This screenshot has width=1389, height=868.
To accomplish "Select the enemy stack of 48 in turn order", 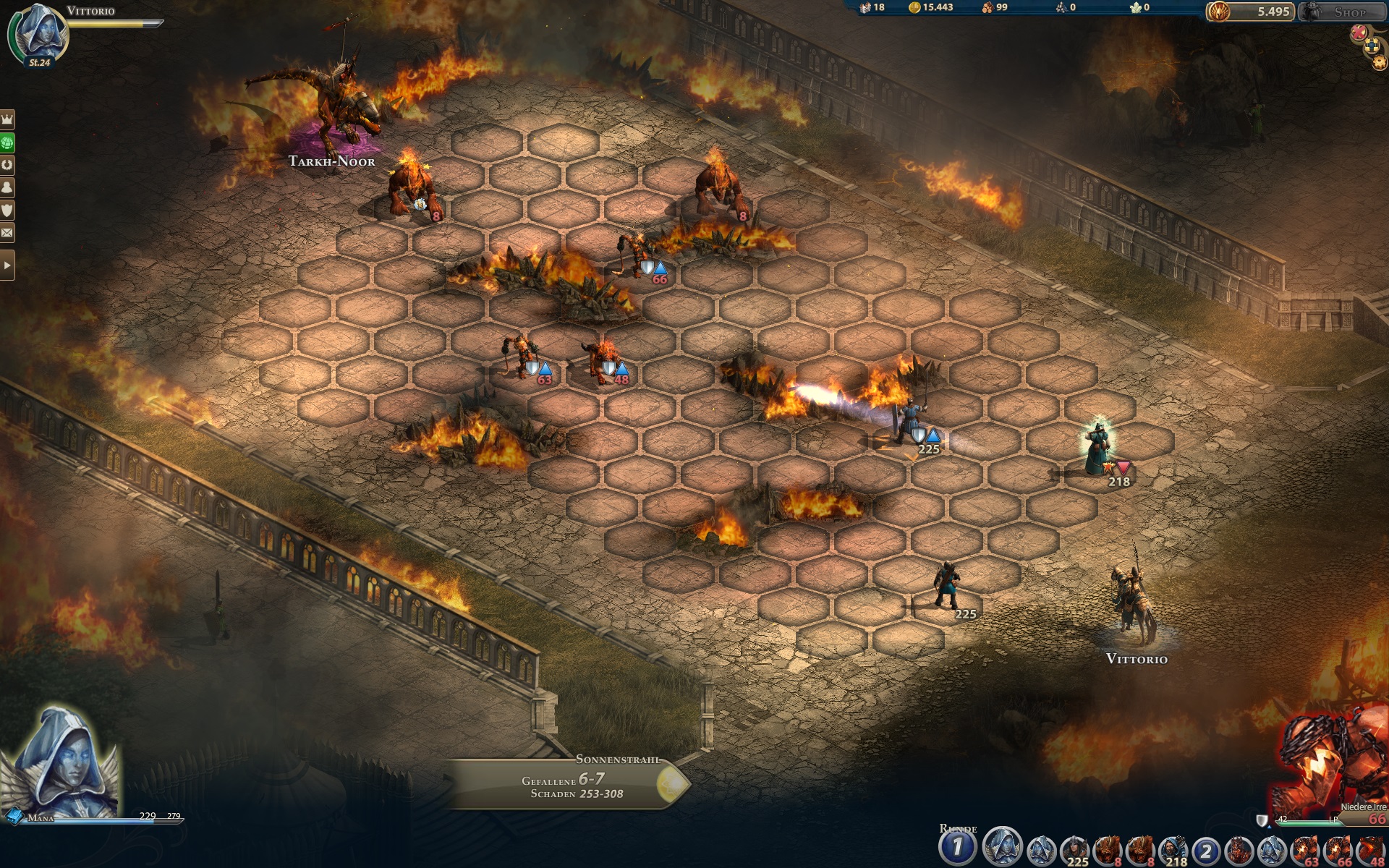I will coord(1372,849).
